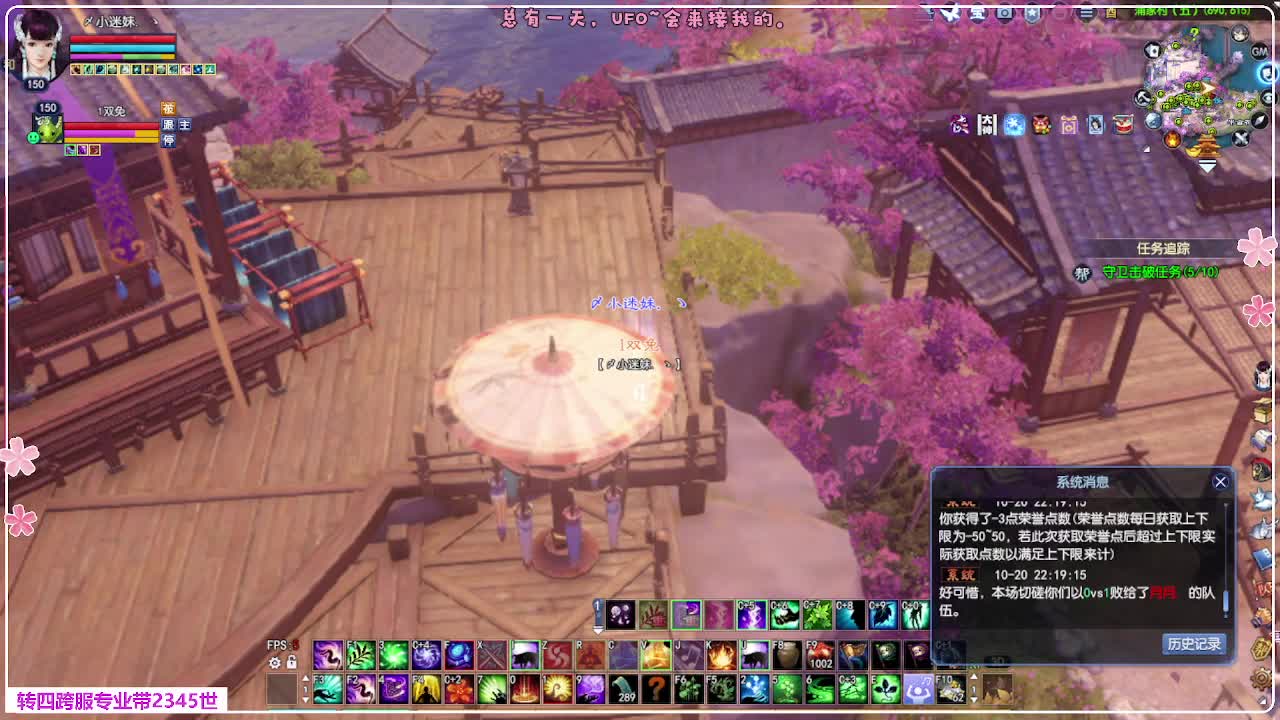Viewport: 1280px width, 720px height.
Task: Click the small expand triangle below event icons
Action: (1147, 148)
